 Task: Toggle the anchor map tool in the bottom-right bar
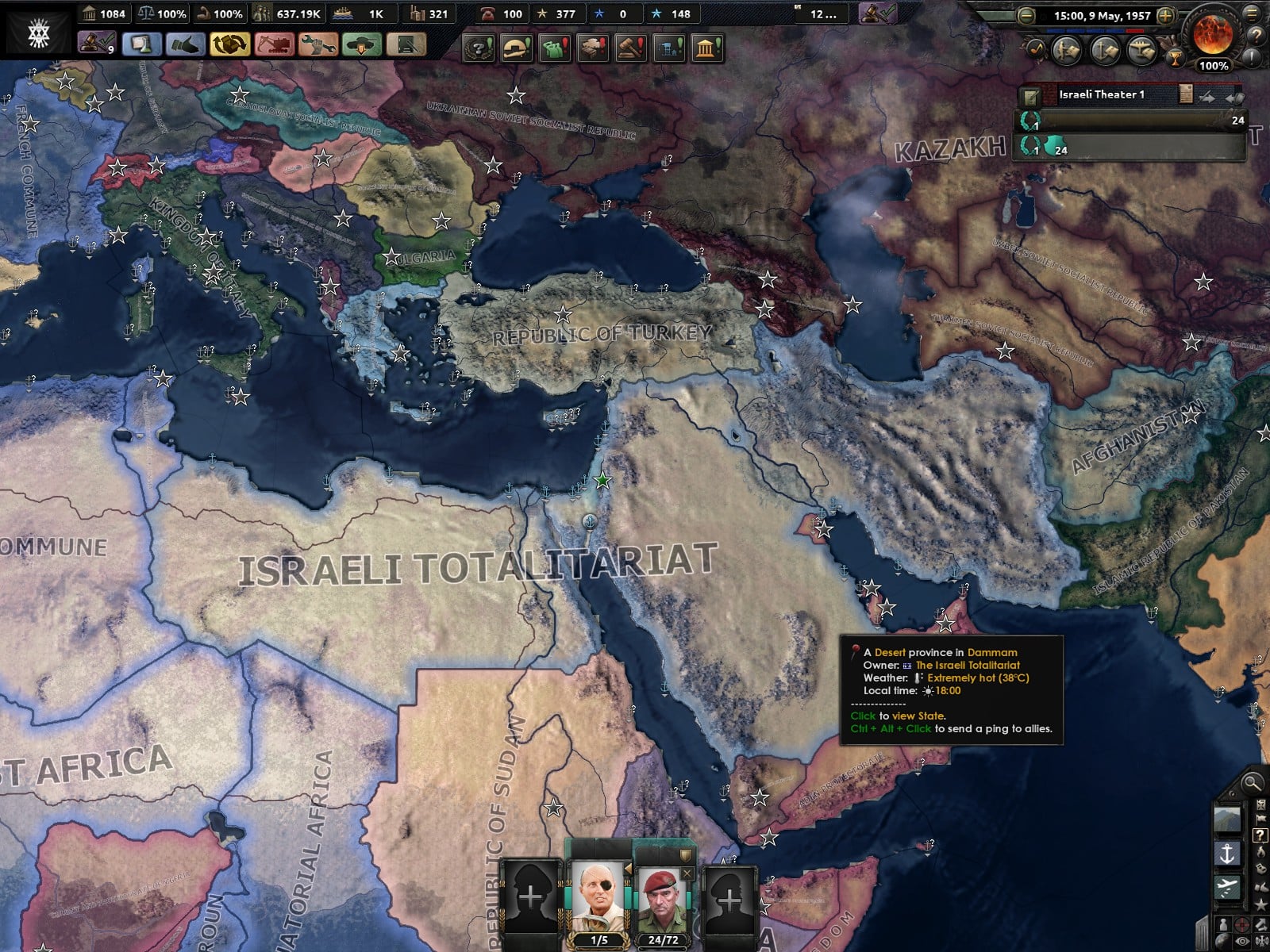pyautogui.click(x=1226, y=853)
